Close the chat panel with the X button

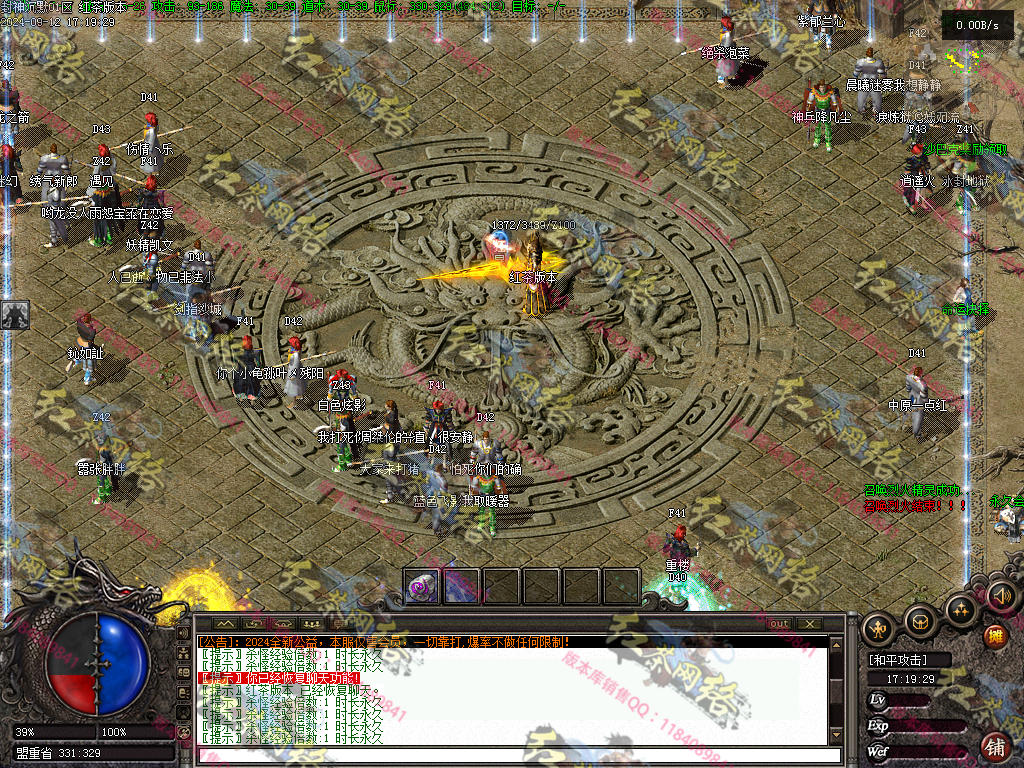(809, 624)
